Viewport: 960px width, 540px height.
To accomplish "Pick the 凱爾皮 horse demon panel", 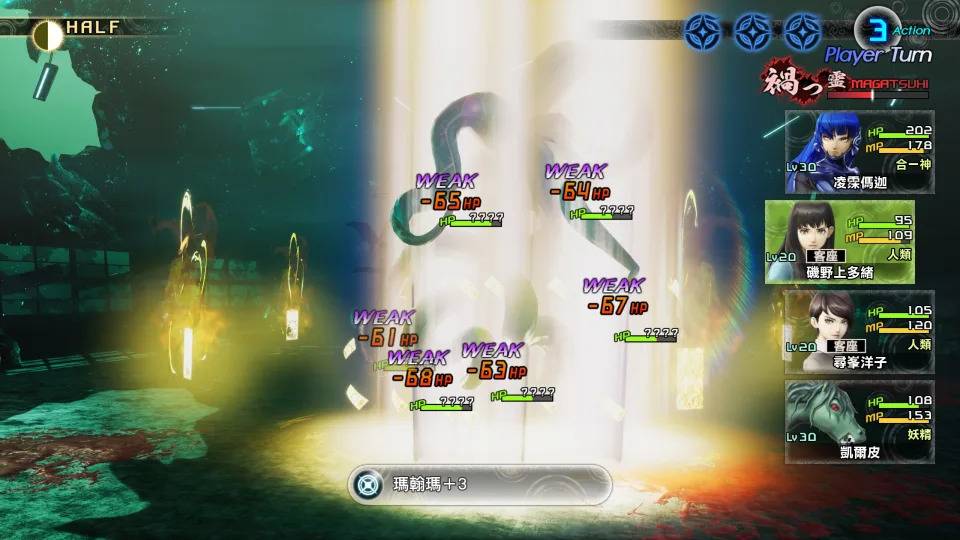I will 860,421.
